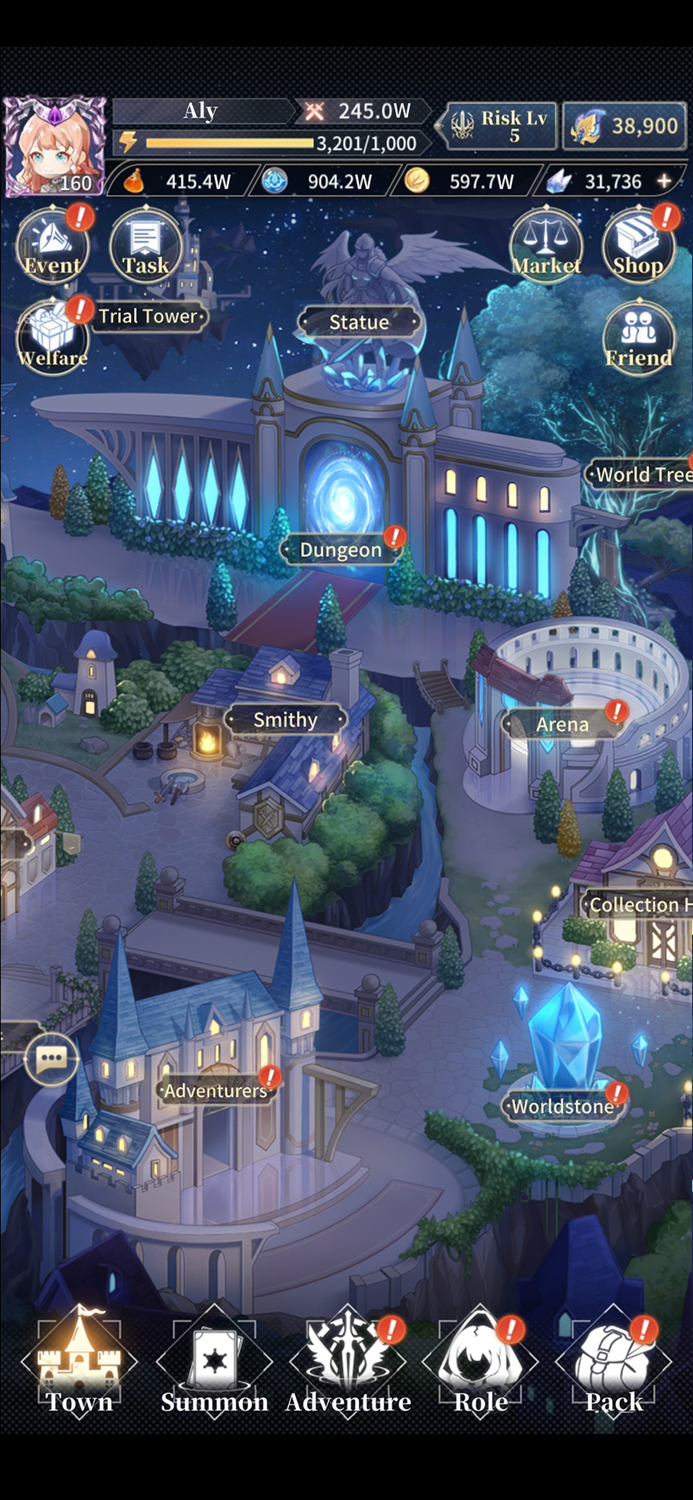The width and height of the screenshot is (693, 1500).
Task: Open the Shop
Action: pyautogui.click(x=638, y=245)
